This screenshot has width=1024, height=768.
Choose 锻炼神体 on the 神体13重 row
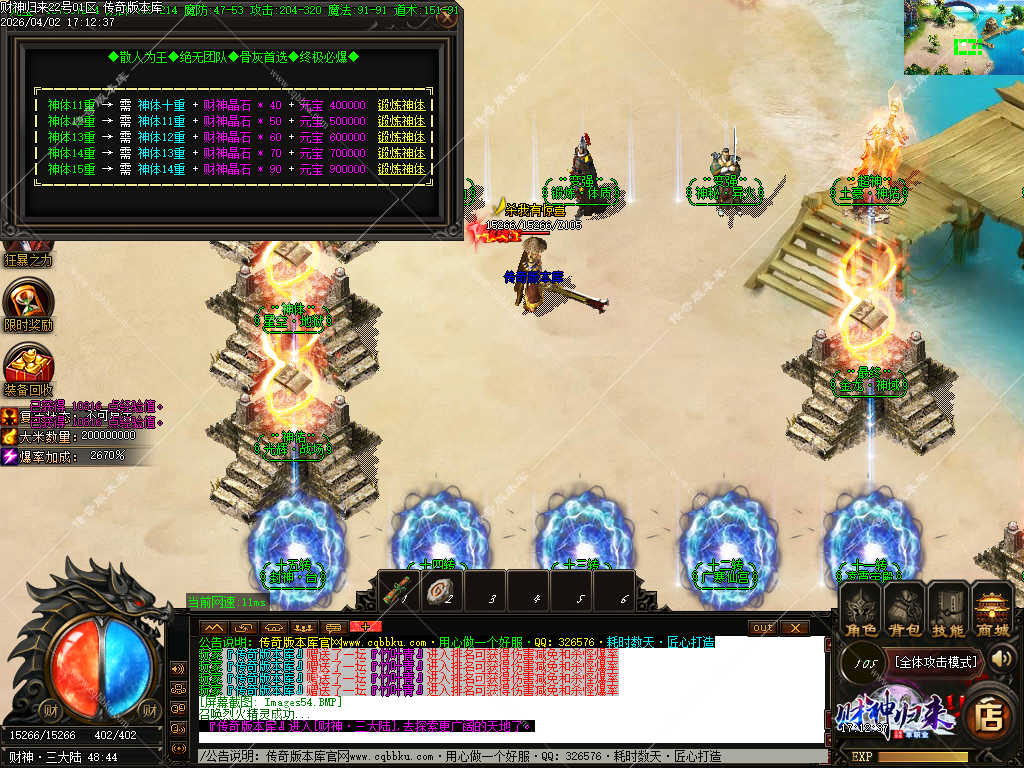tap(402, 137)
